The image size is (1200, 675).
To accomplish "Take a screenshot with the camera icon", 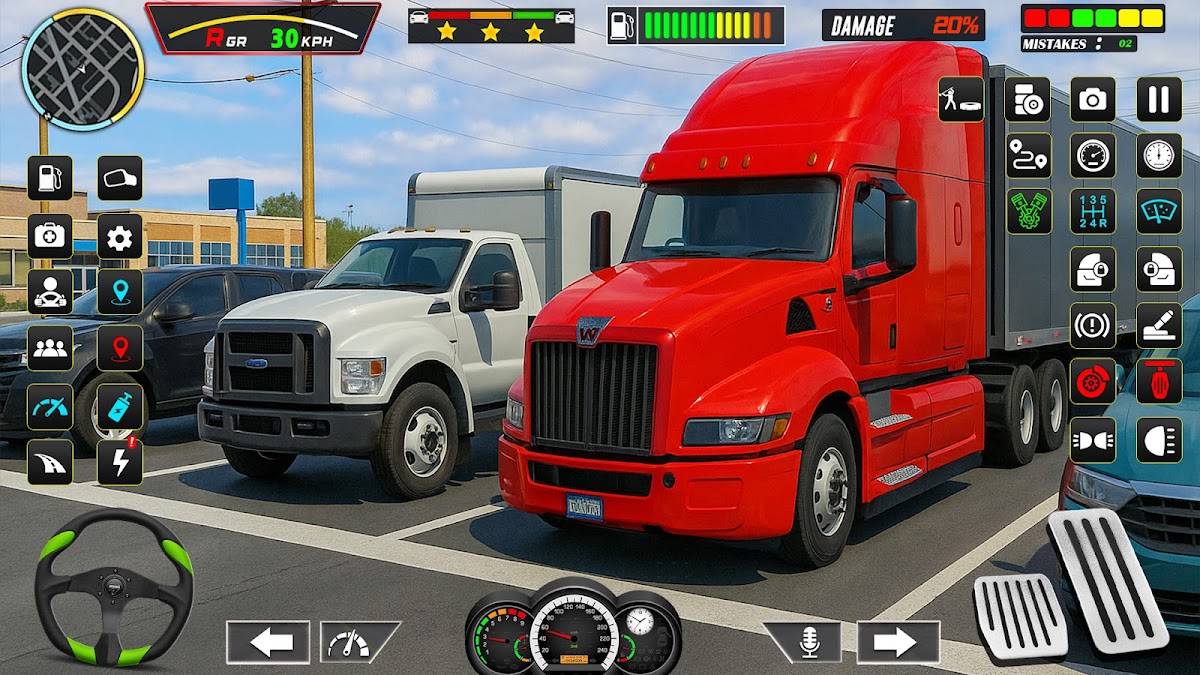I will [1093, 99].
